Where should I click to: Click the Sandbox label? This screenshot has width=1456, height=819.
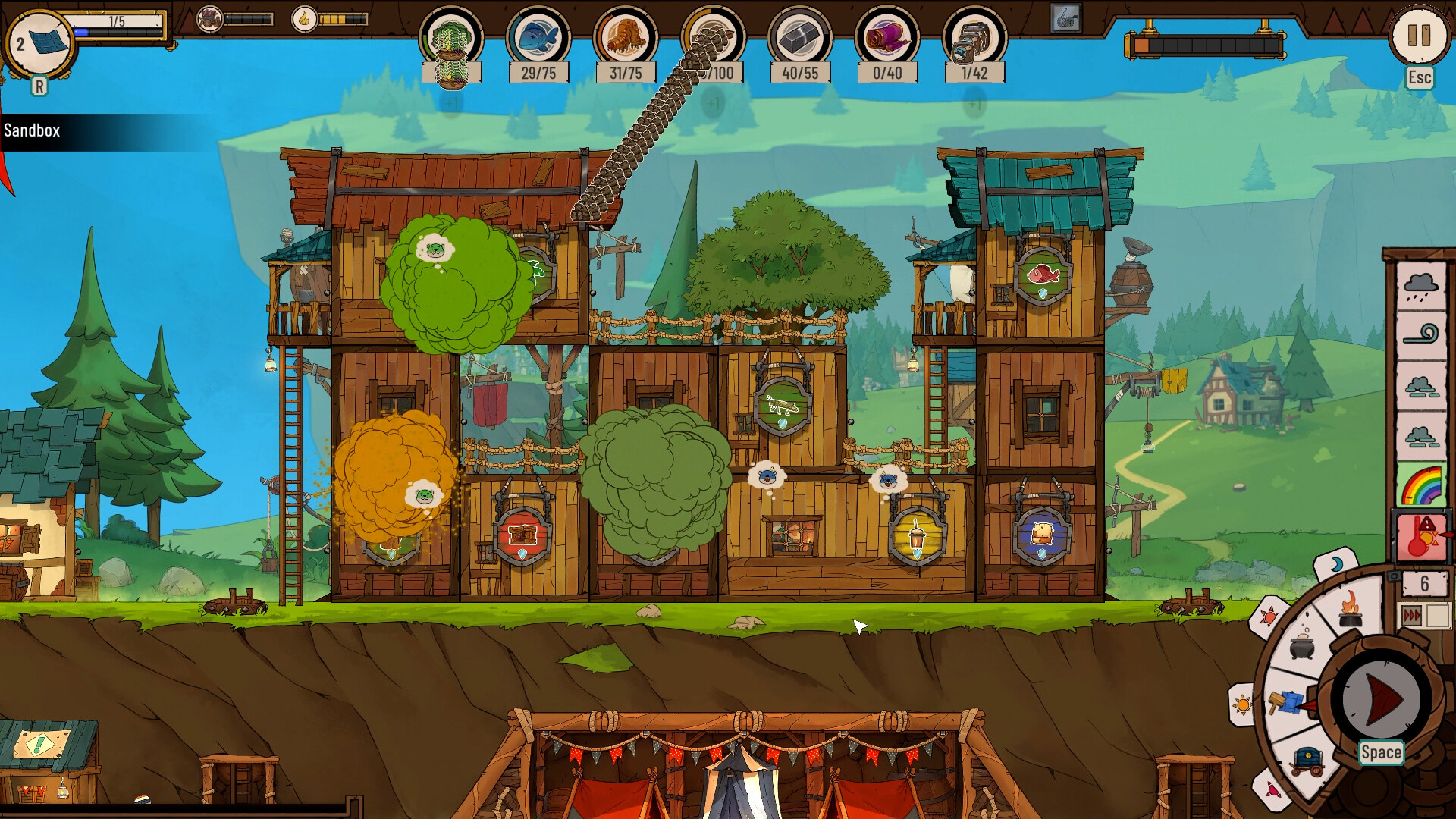30,129
